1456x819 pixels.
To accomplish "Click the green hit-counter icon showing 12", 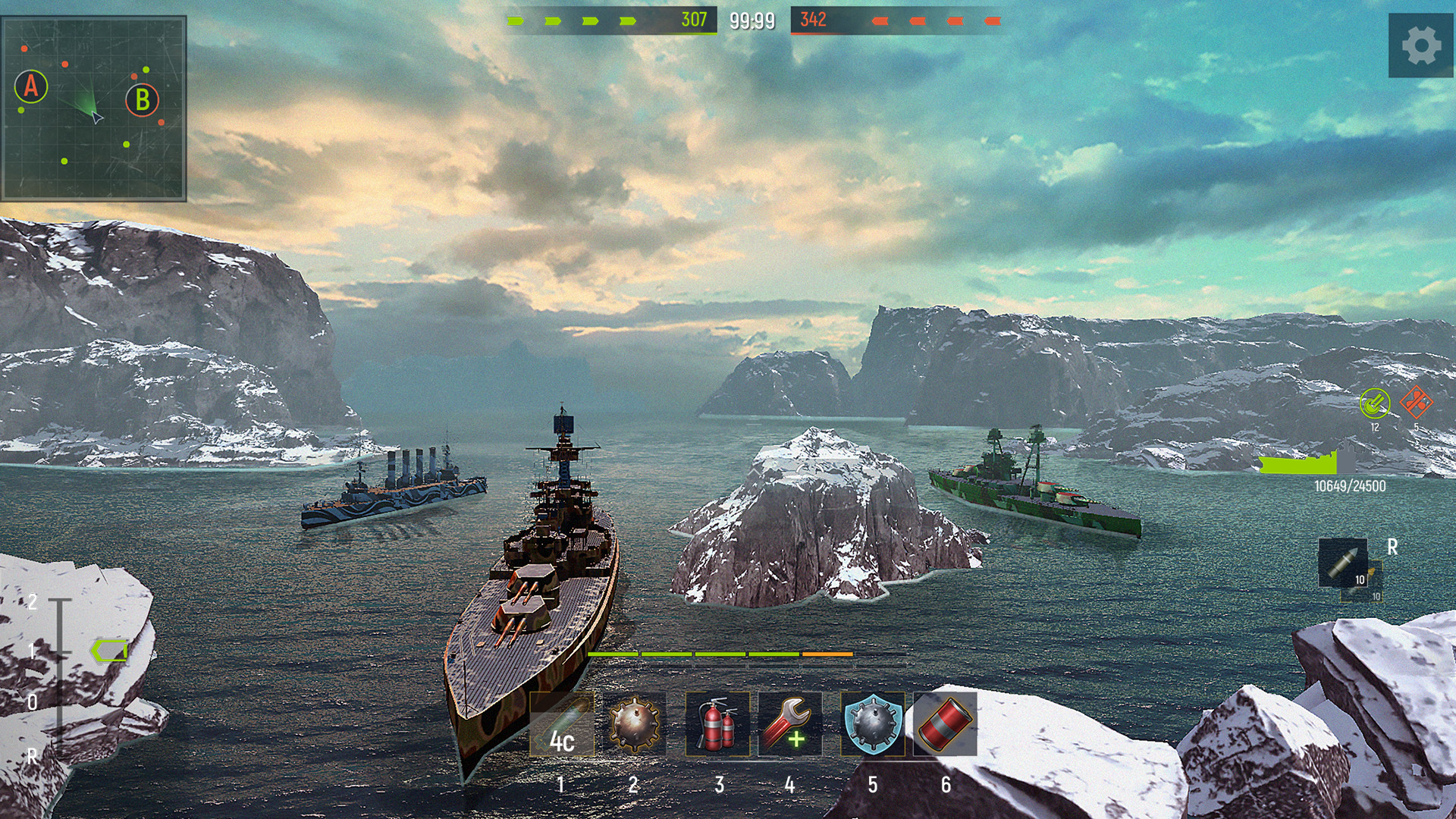I will click(1375, 404).
